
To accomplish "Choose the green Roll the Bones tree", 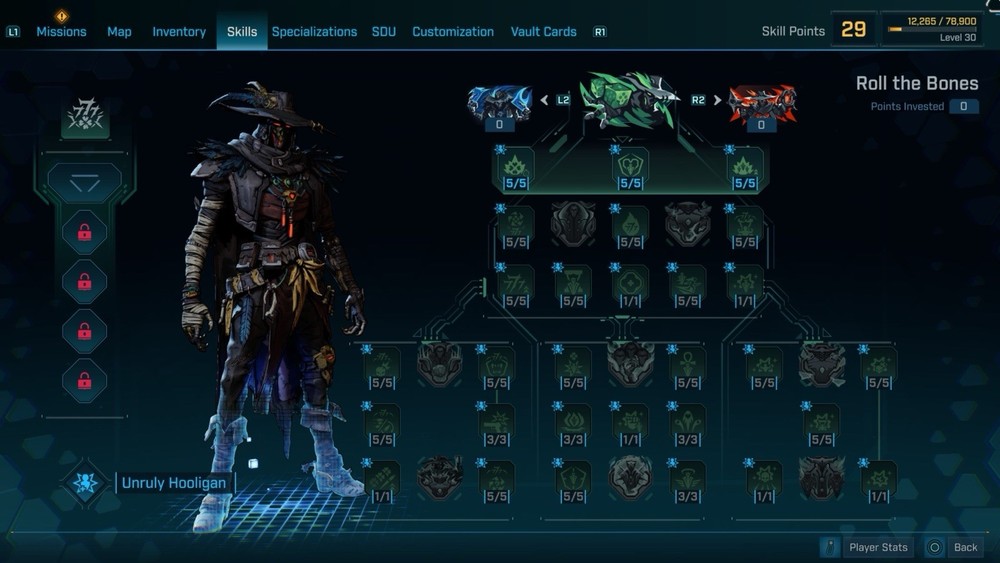I will [x=628, y=99].
